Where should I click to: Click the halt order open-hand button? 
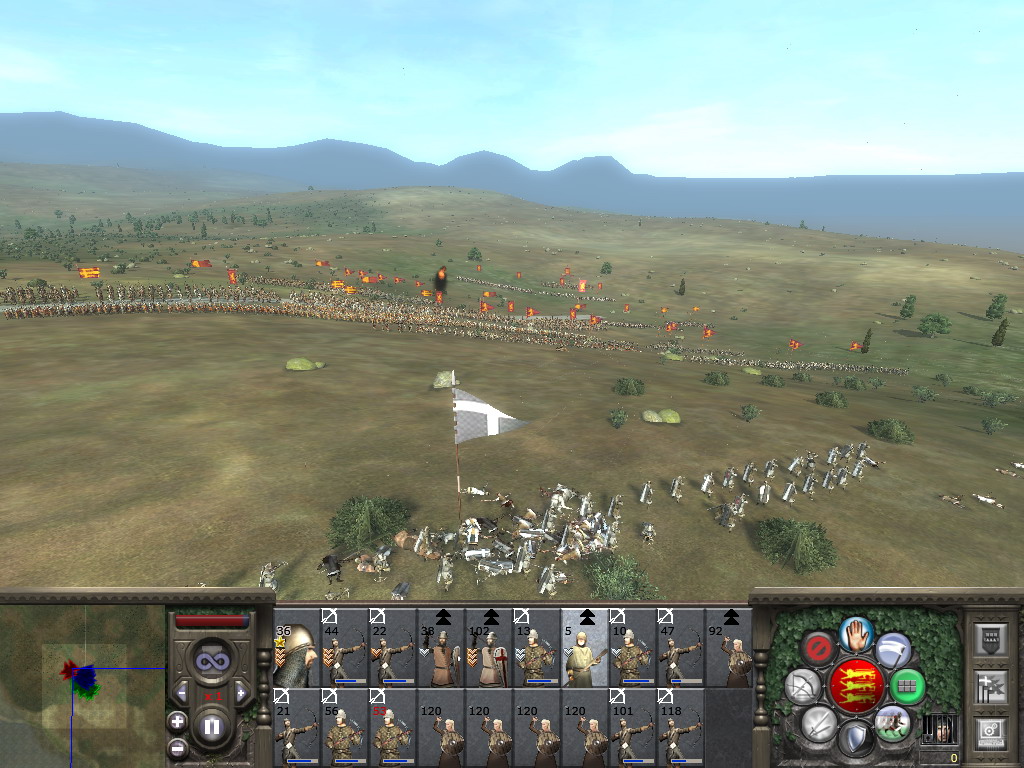click(x=856, y=632)
